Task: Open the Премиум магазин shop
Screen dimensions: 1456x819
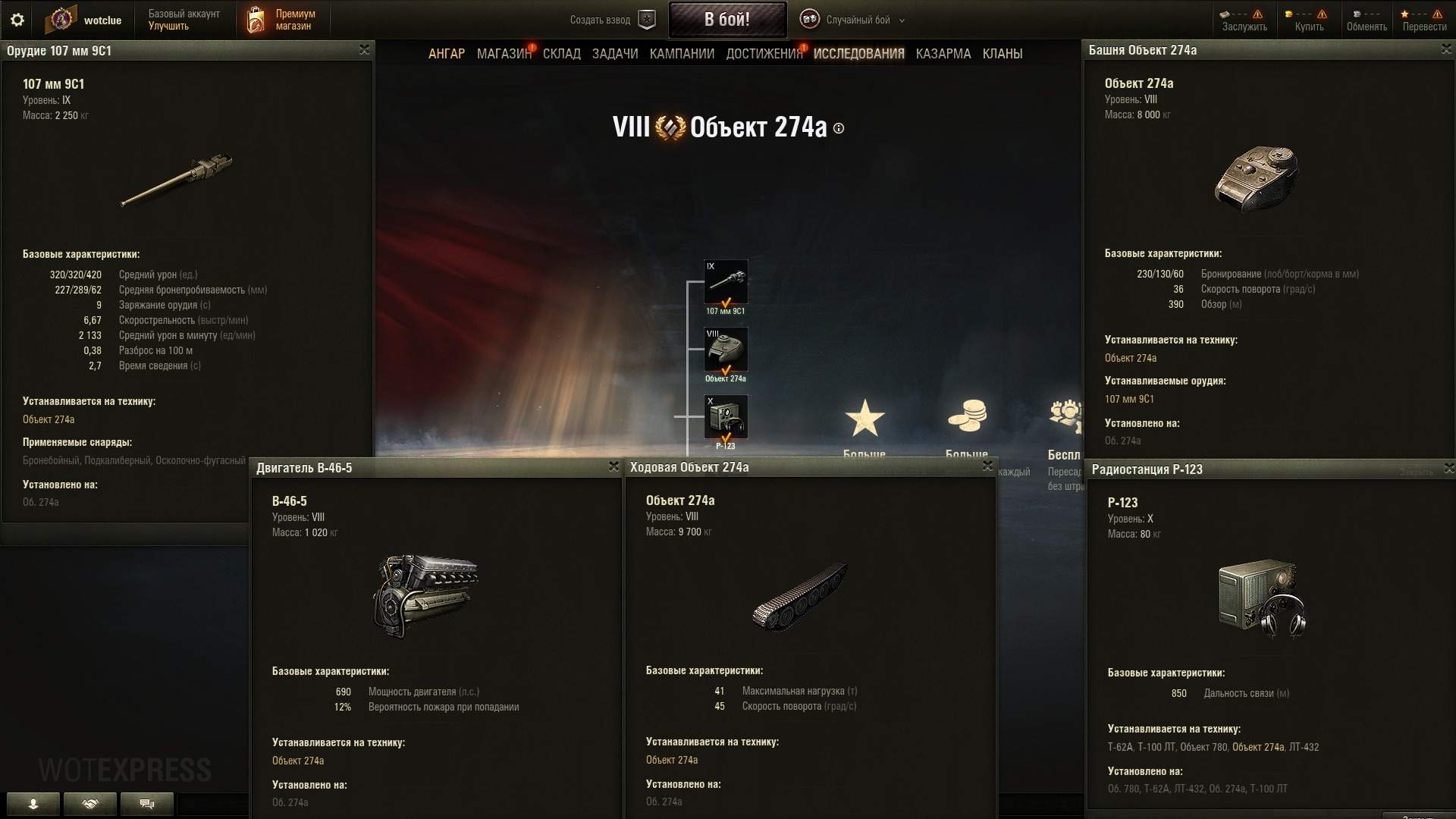Action: pos(281,20)
